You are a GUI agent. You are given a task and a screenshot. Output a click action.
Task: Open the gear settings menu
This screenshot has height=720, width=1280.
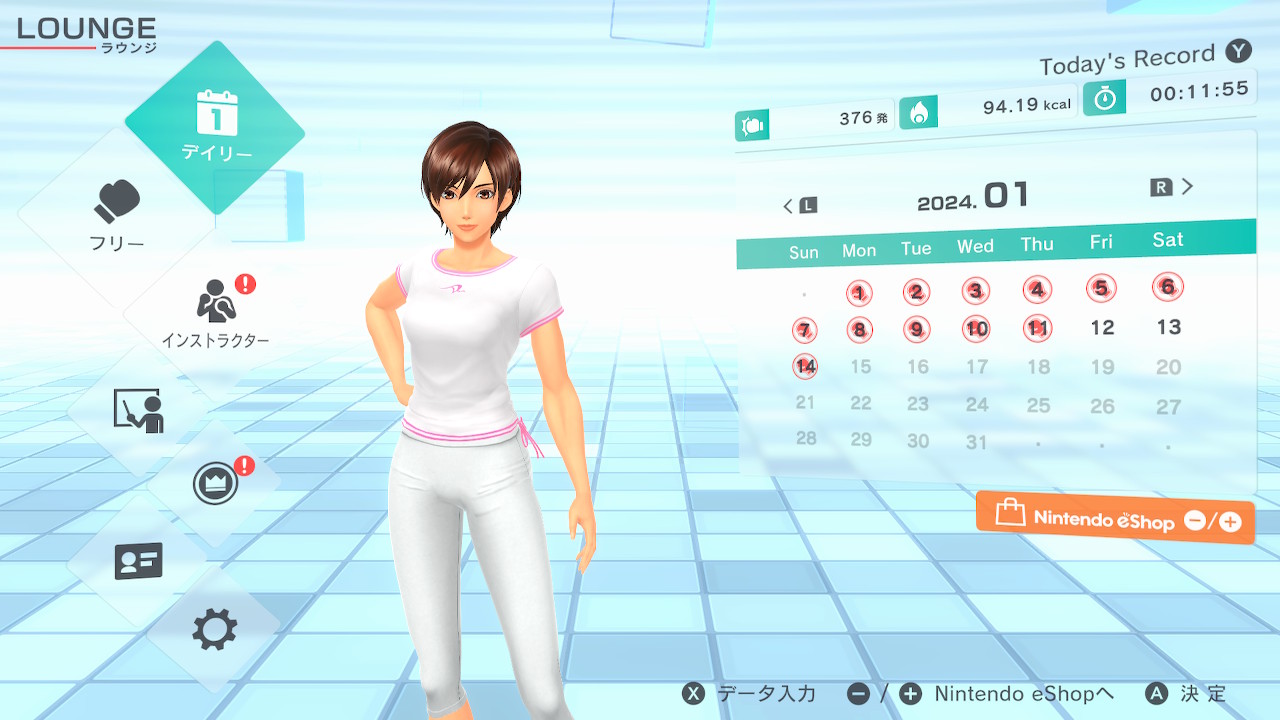(215, 629)
